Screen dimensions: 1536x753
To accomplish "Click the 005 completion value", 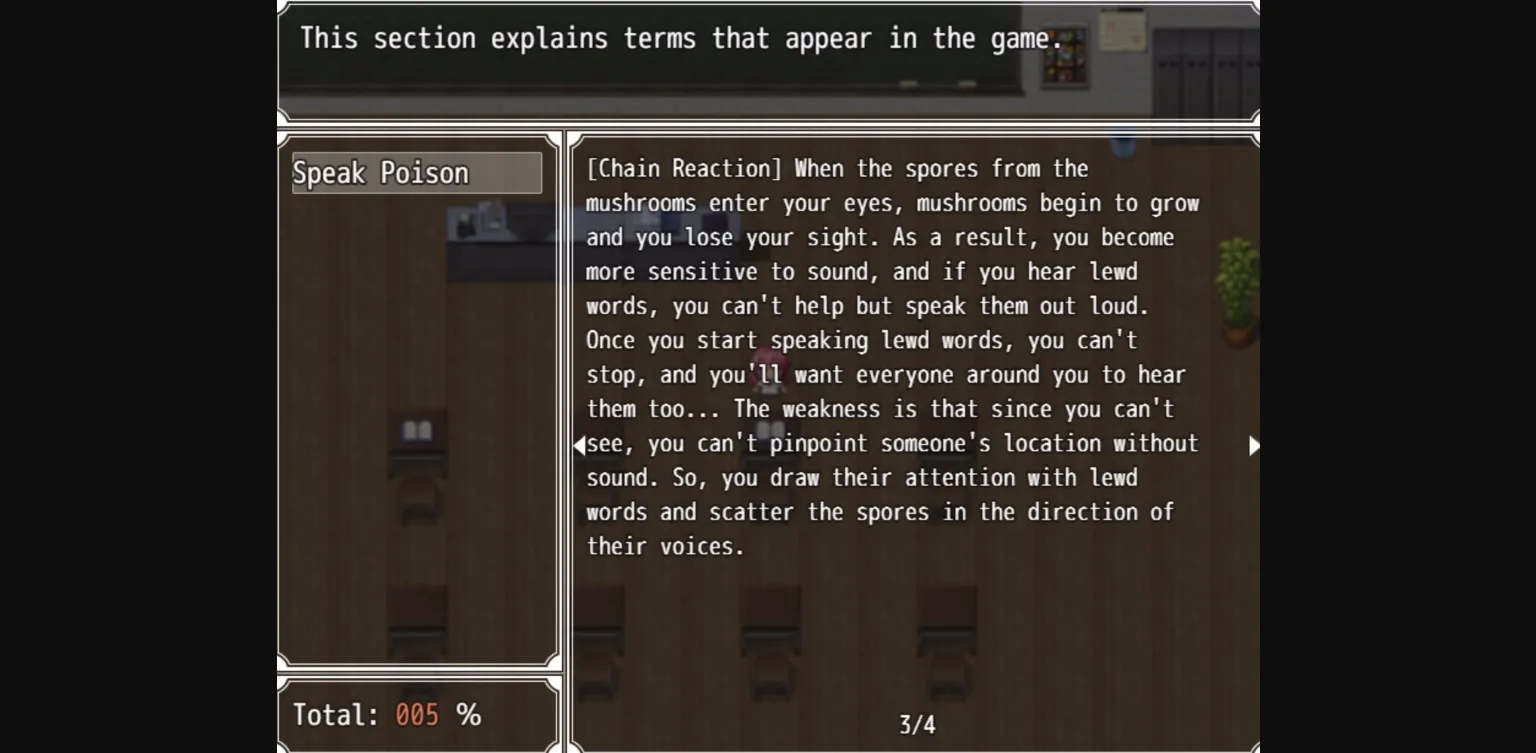I will pos(417,714).
